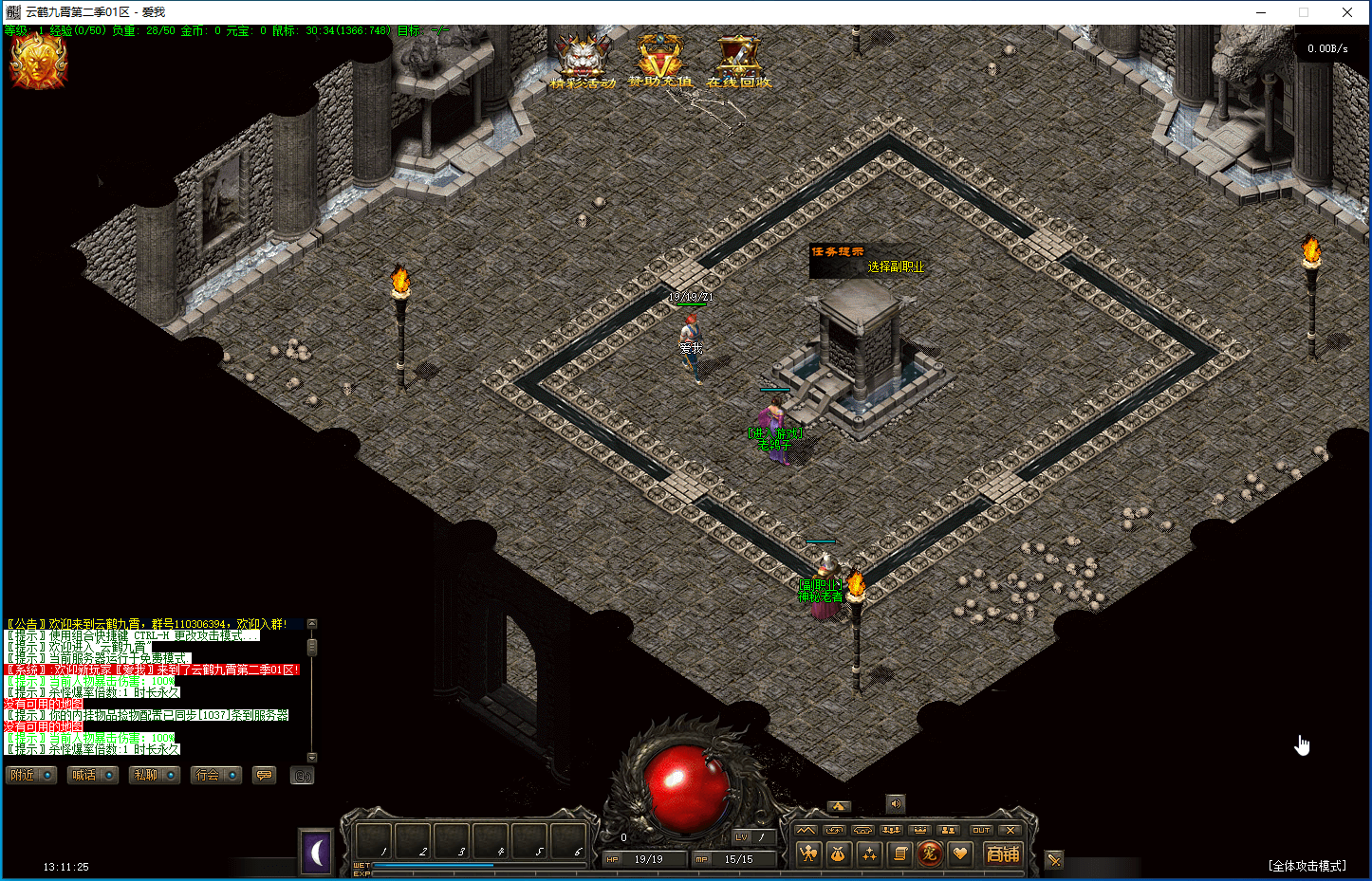The height and width of the screenshot is (881, 1372).
Task: Click the crescent moon icon
Action: point(316,853)
